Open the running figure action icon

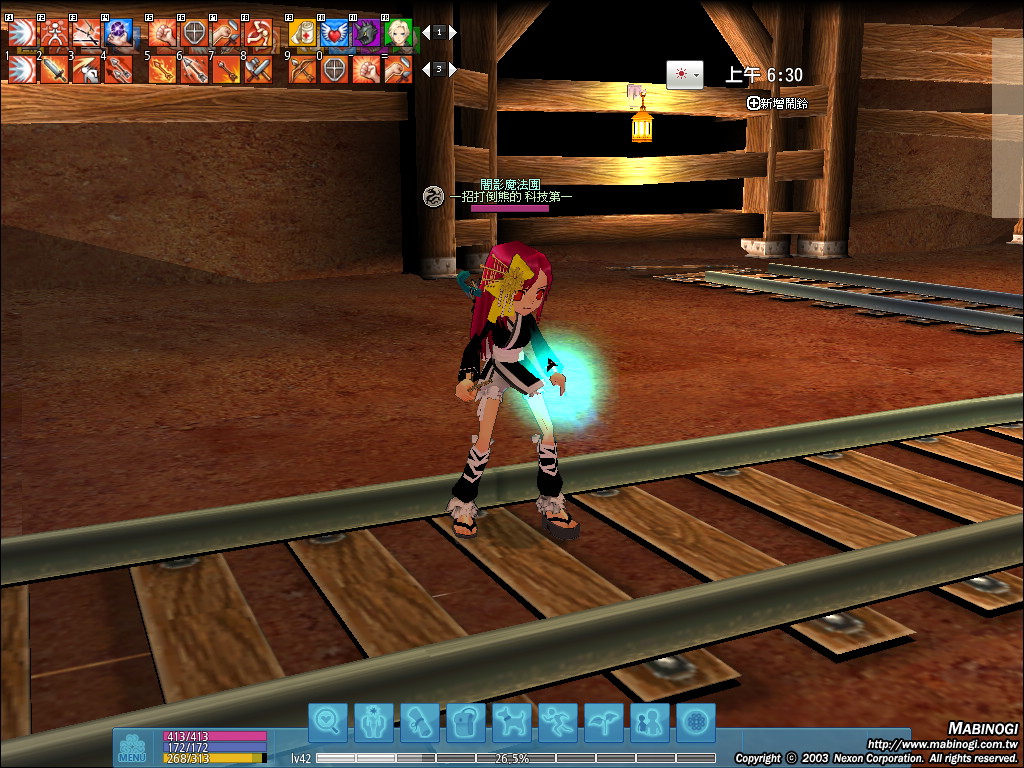tap(558, 719)
